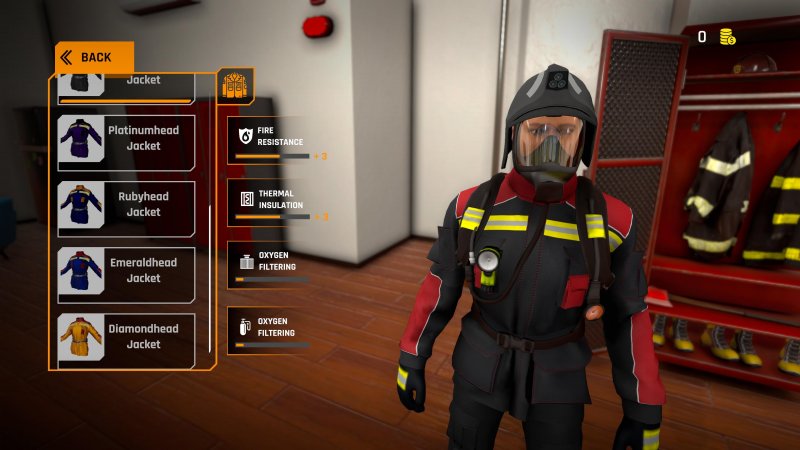The height and width of the screenshot is (450, 800).
Task: Pick the Diamondhead Jacket
Action: 126,337
